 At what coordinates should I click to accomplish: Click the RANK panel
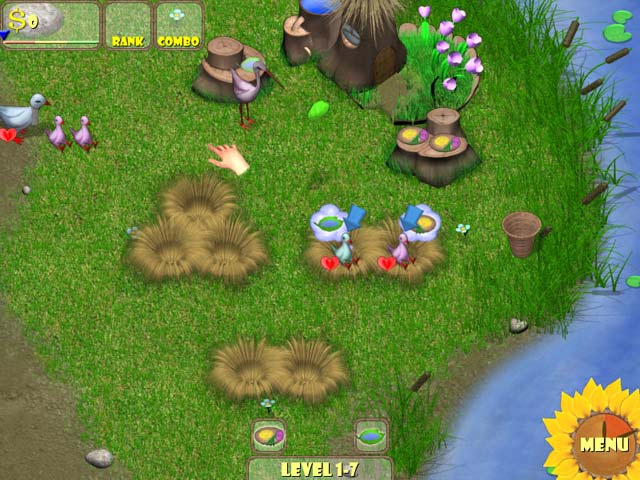(x=128, y=26)
